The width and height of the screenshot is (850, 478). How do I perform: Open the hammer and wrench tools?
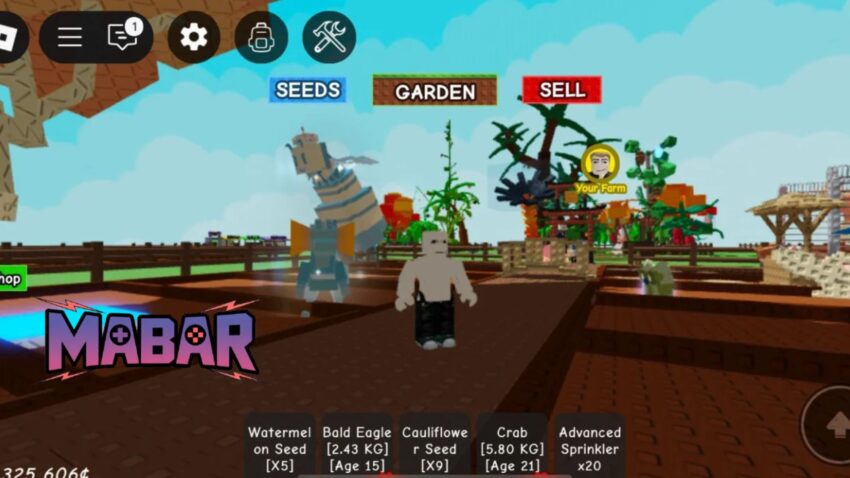click(x=329, y=38)
